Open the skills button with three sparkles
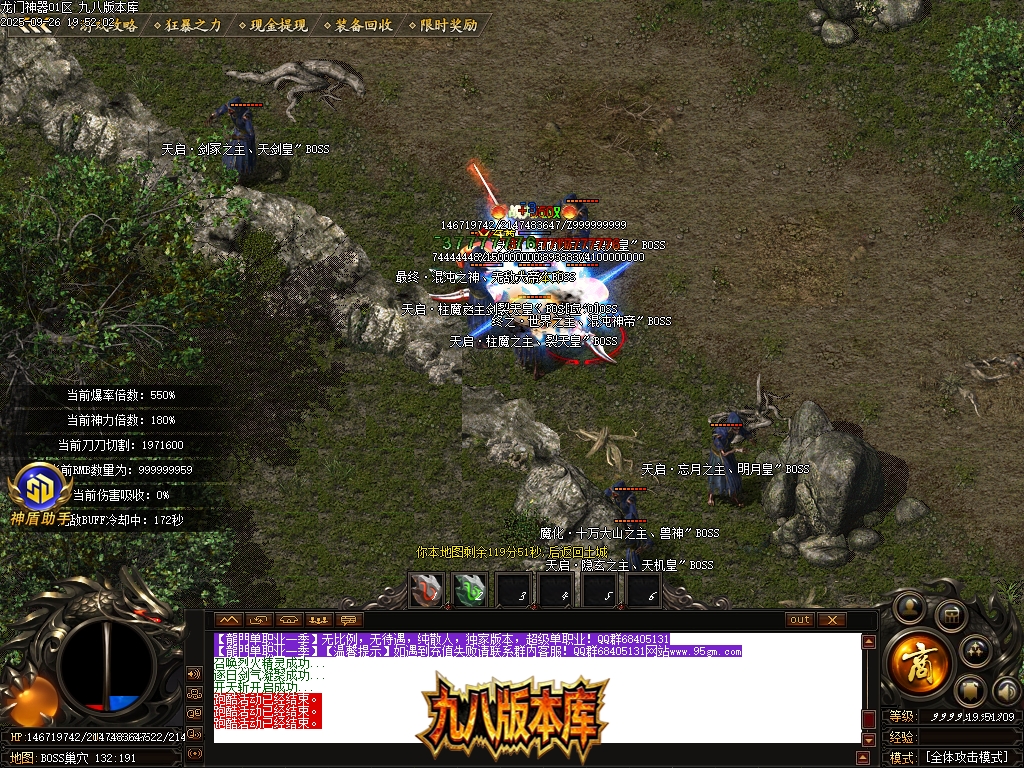This screenshot has height=768, width=1024. click(977, 651)
